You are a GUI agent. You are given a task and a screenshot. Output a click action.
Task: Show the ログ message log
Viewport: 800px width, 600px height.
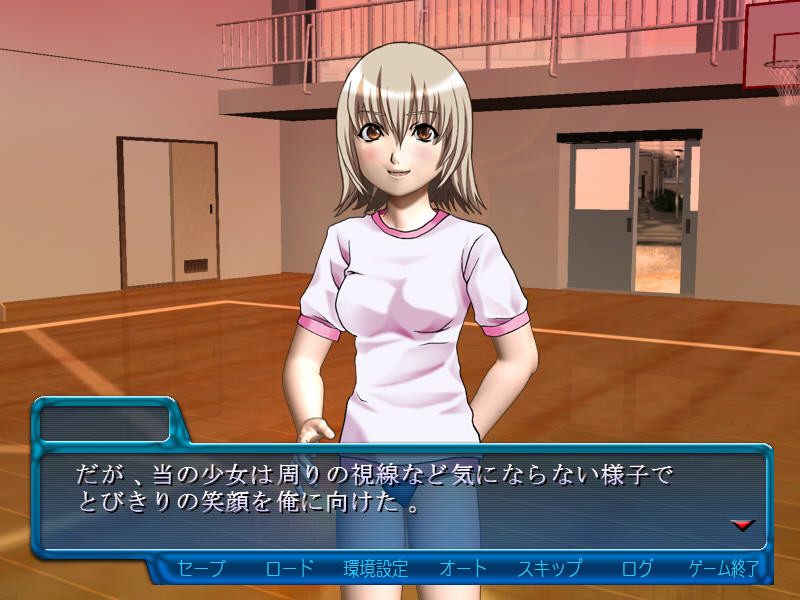[x=637, y=569]
